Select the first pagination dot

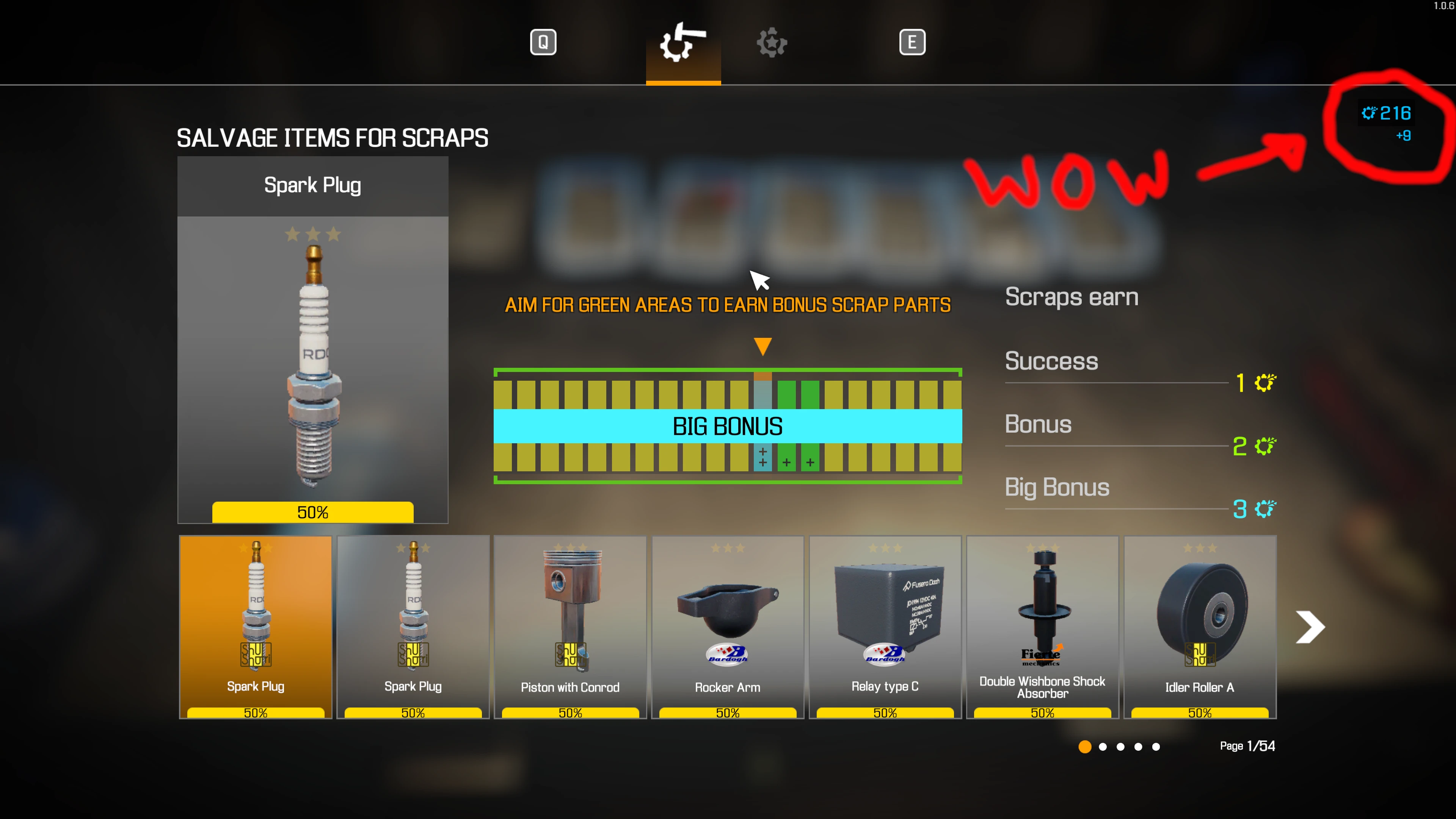coord(1085,747)
